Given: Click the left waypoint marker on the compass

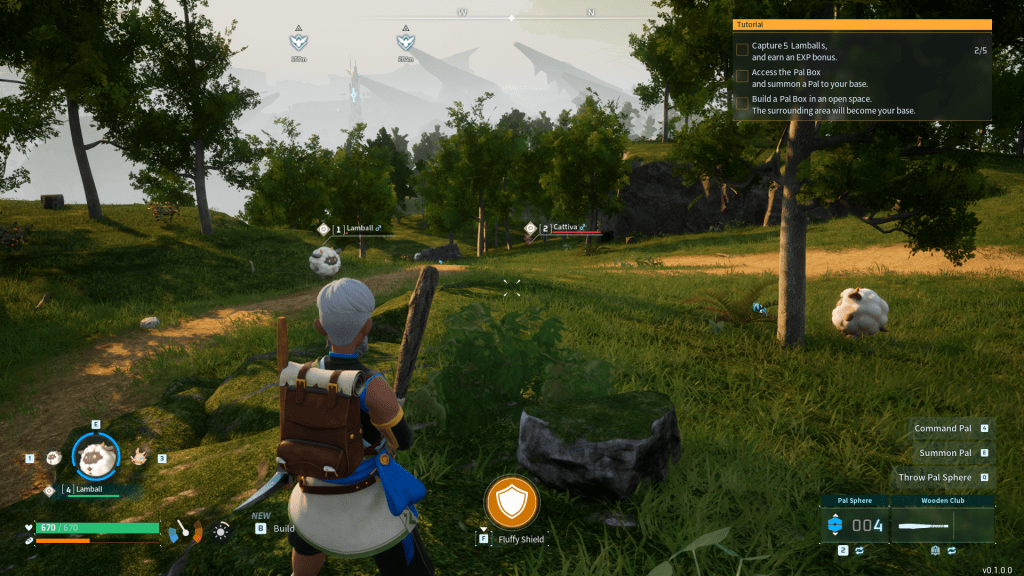Looking at the screenshot, I should click(298, 42).
